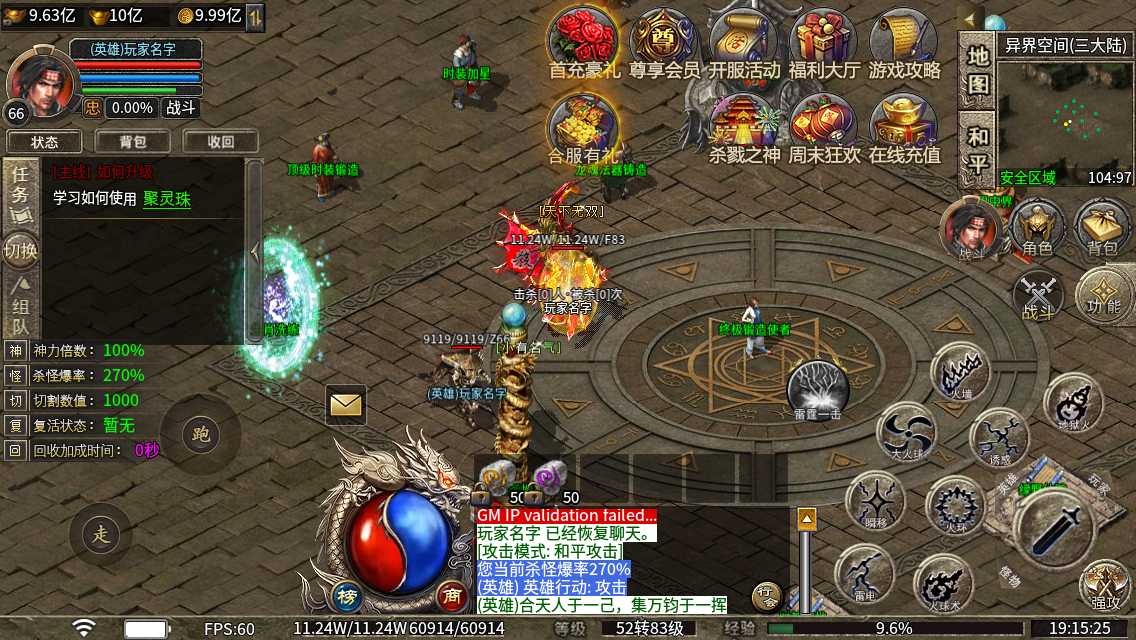The height and width of the screenshot is (640, 1136).
Task: Open the 游戏攻略 game guide
Action: [904, 42]
